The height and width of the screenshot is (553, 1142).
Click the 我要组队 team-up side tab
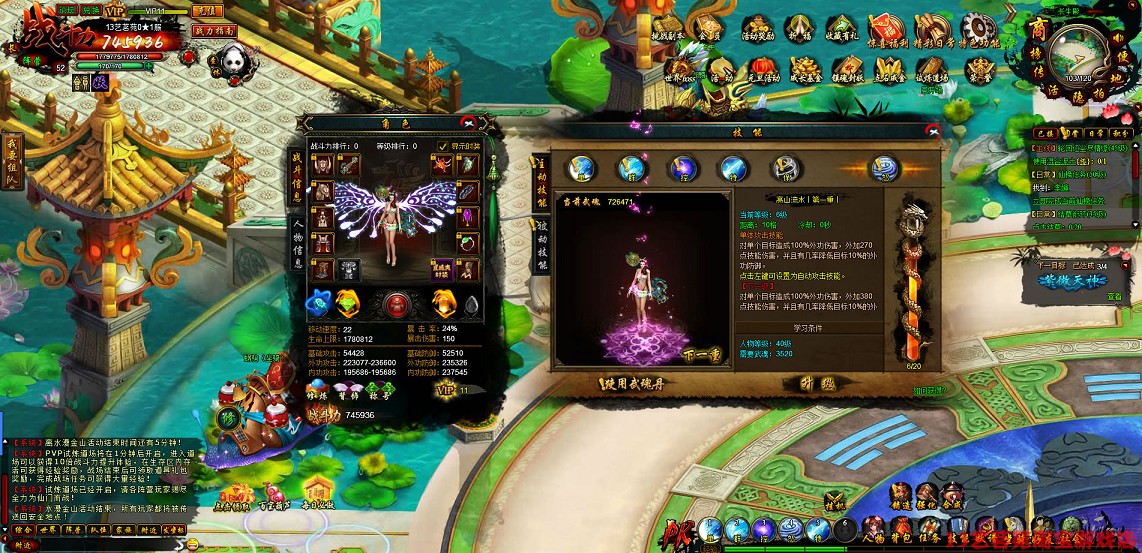pos(13,160)
